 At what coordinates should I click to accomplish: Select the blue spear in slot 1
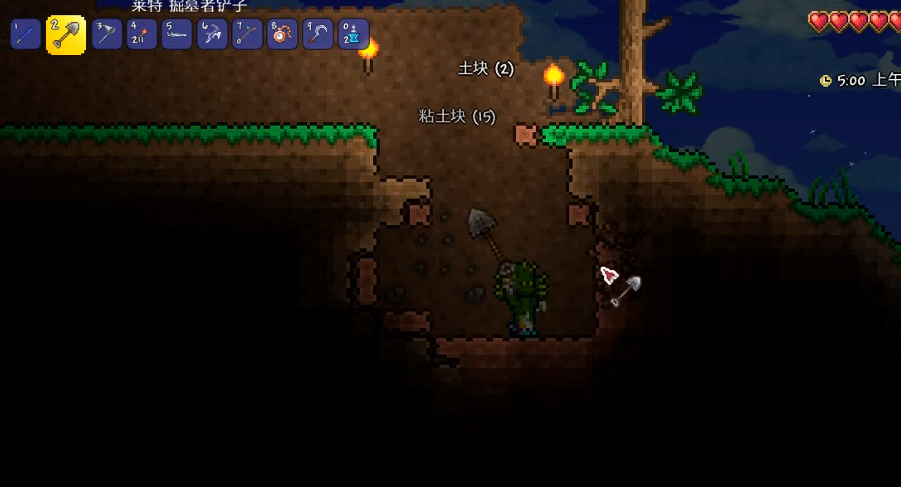click(25, 34)
